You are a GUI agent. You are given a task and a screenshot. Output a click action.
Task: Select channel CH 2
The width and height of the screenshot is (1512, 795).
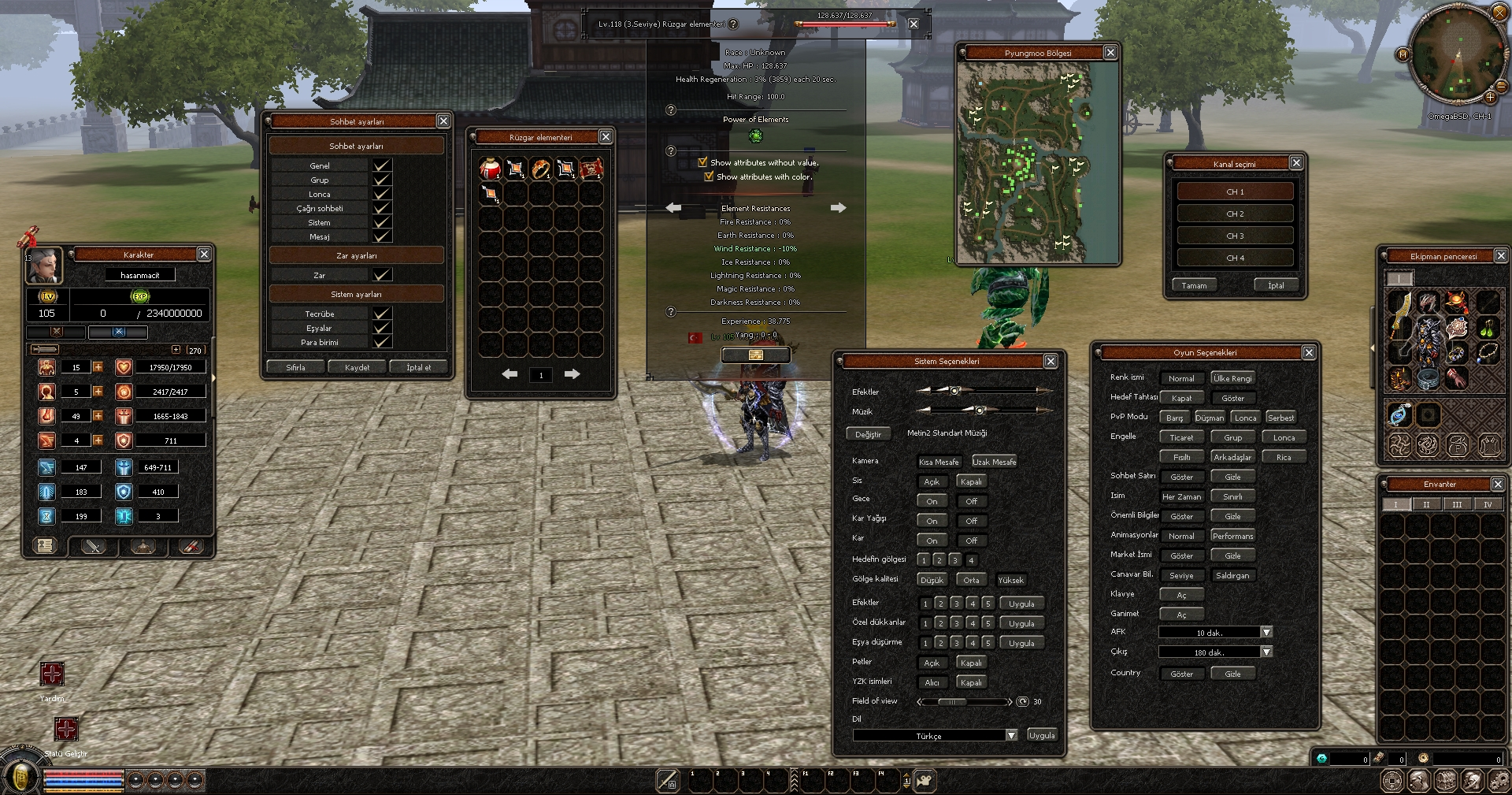[x=1235, y=214]
